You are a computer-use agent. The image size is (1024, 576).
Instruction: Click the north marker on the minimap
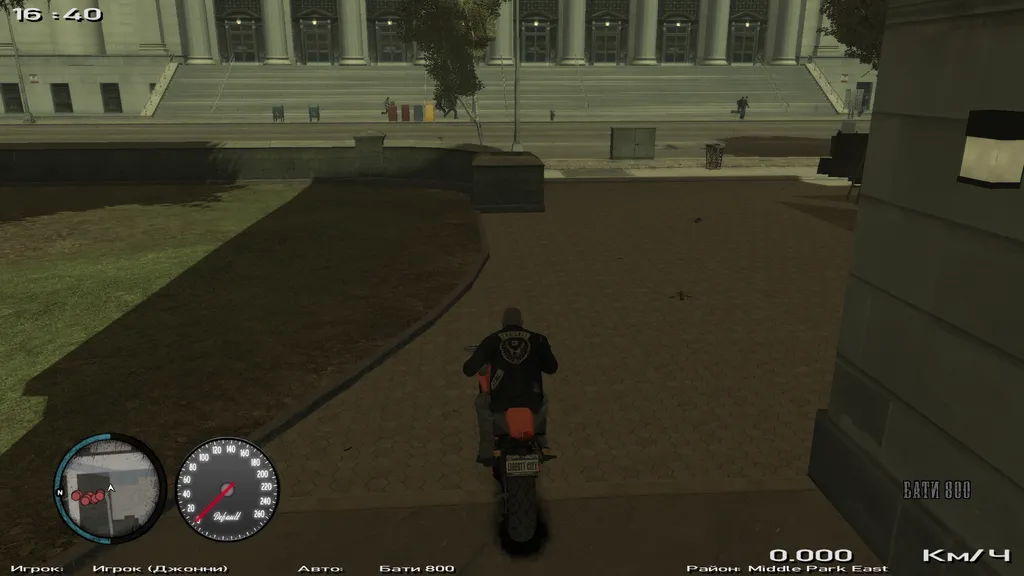(61, 493)
